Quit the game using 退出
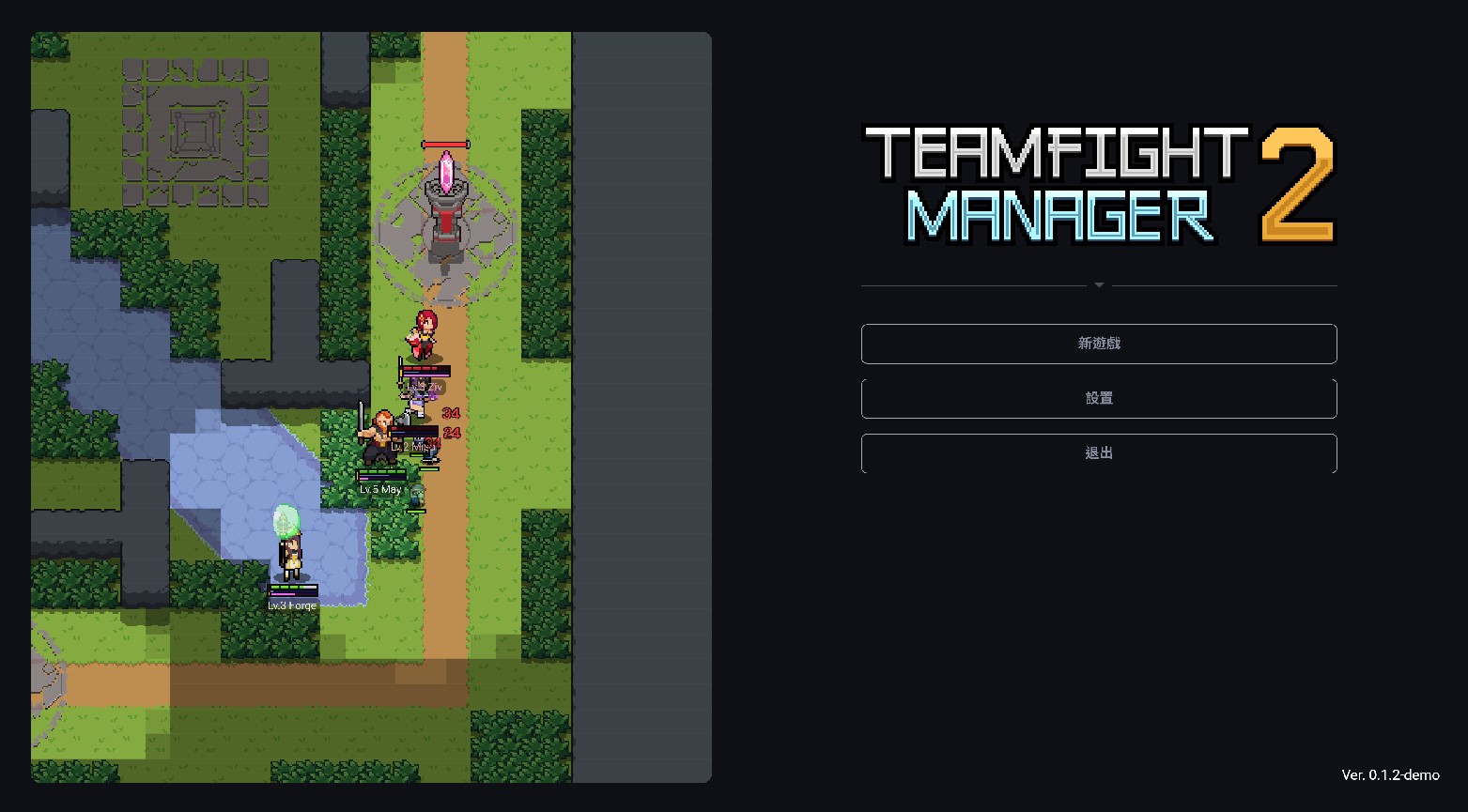Screen dimensions: 1468x812 (1098, 452)
